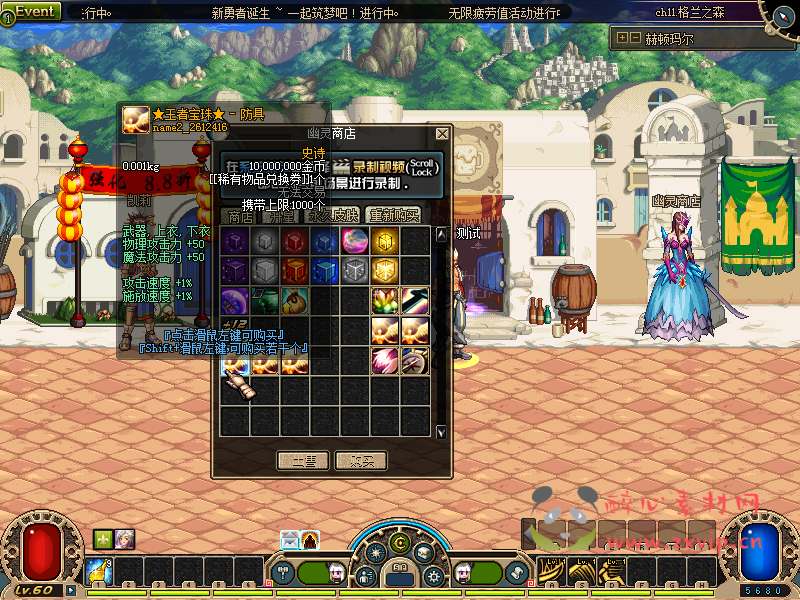Select the compass item in shop grid
This screenshot has height=600, width=800.
click(x=415, y=361)
